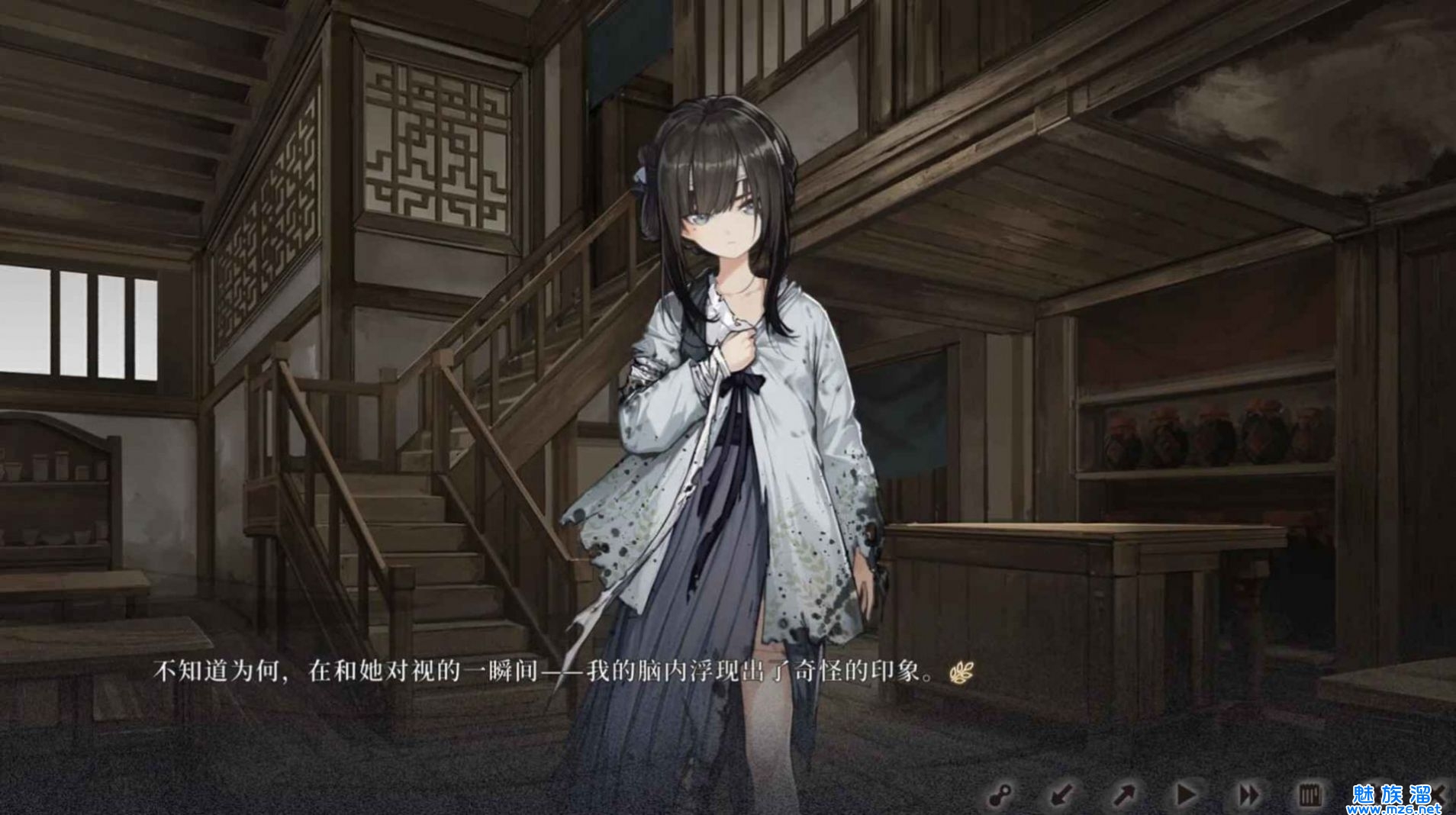Fast-forward dialogue with the double arrow button

tap(1248, 795)
